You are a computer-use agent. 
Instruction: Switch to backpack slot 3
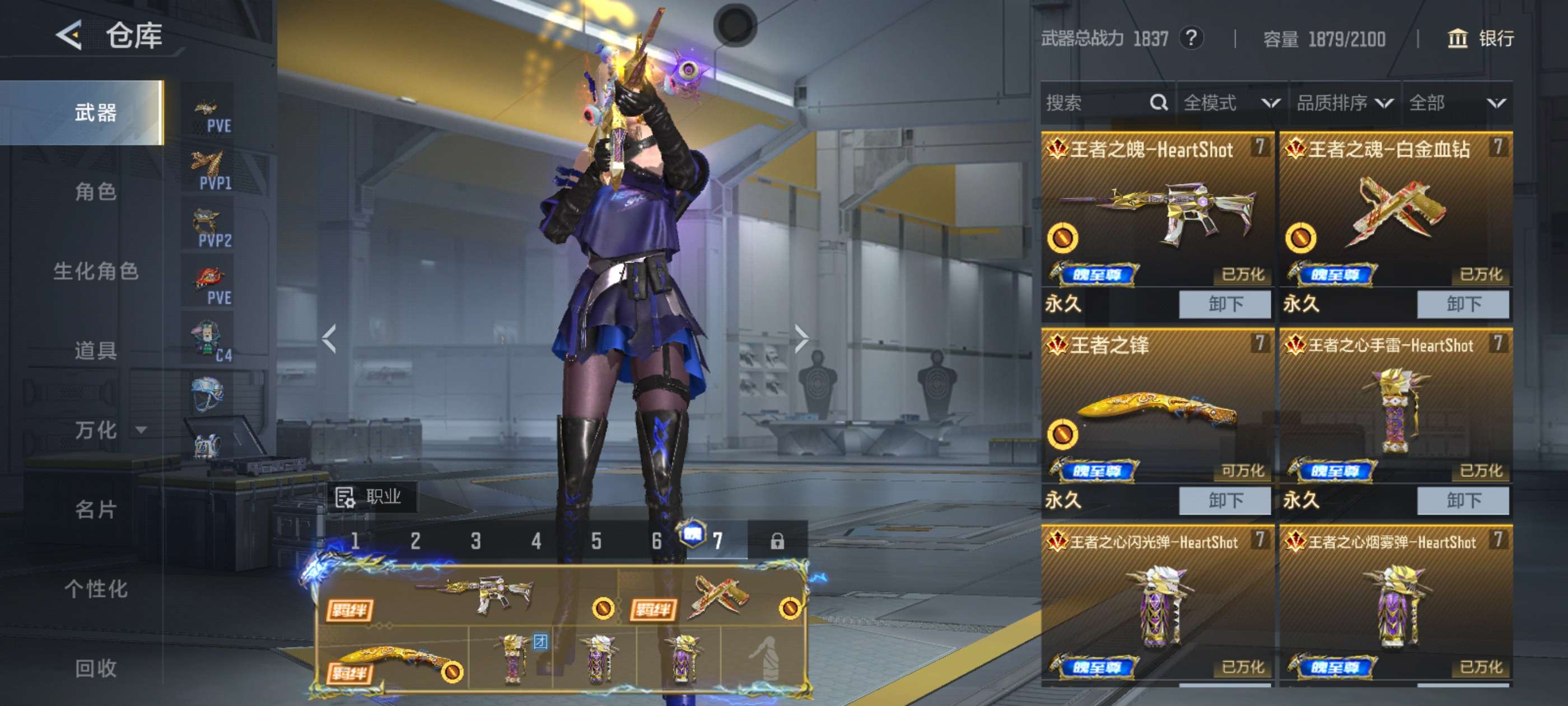(475, 541)
